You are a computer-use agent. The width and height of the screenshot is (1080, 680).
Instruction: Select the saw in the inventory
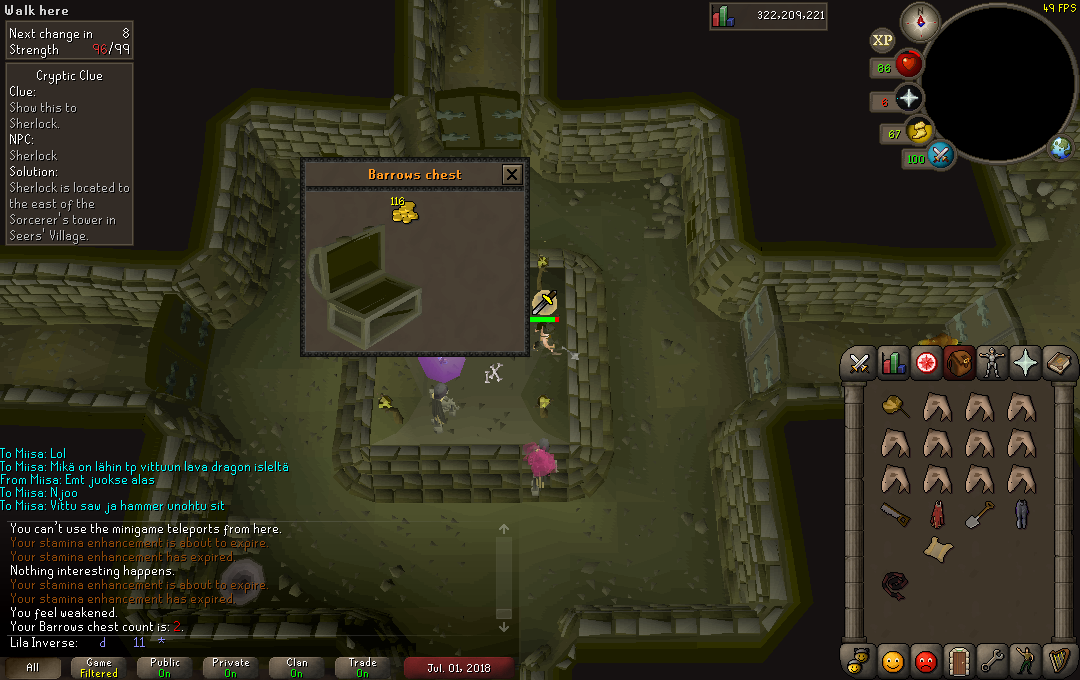pos(895,514)
